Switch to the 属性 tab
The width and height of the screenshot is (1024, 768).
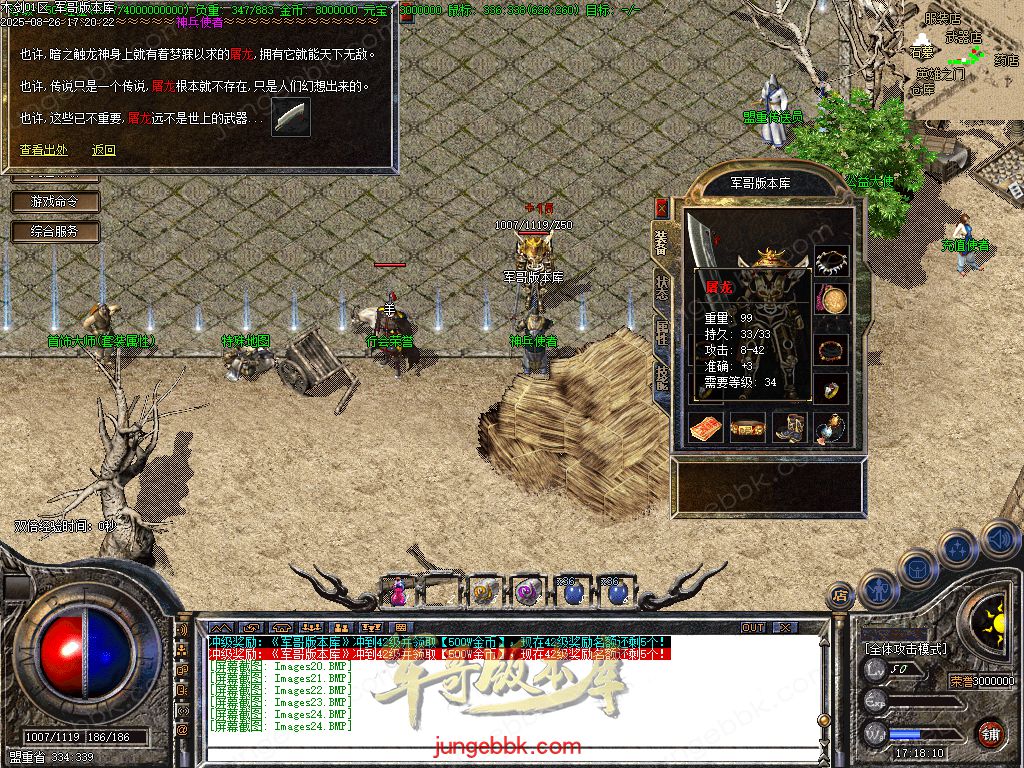coord(661,333)
